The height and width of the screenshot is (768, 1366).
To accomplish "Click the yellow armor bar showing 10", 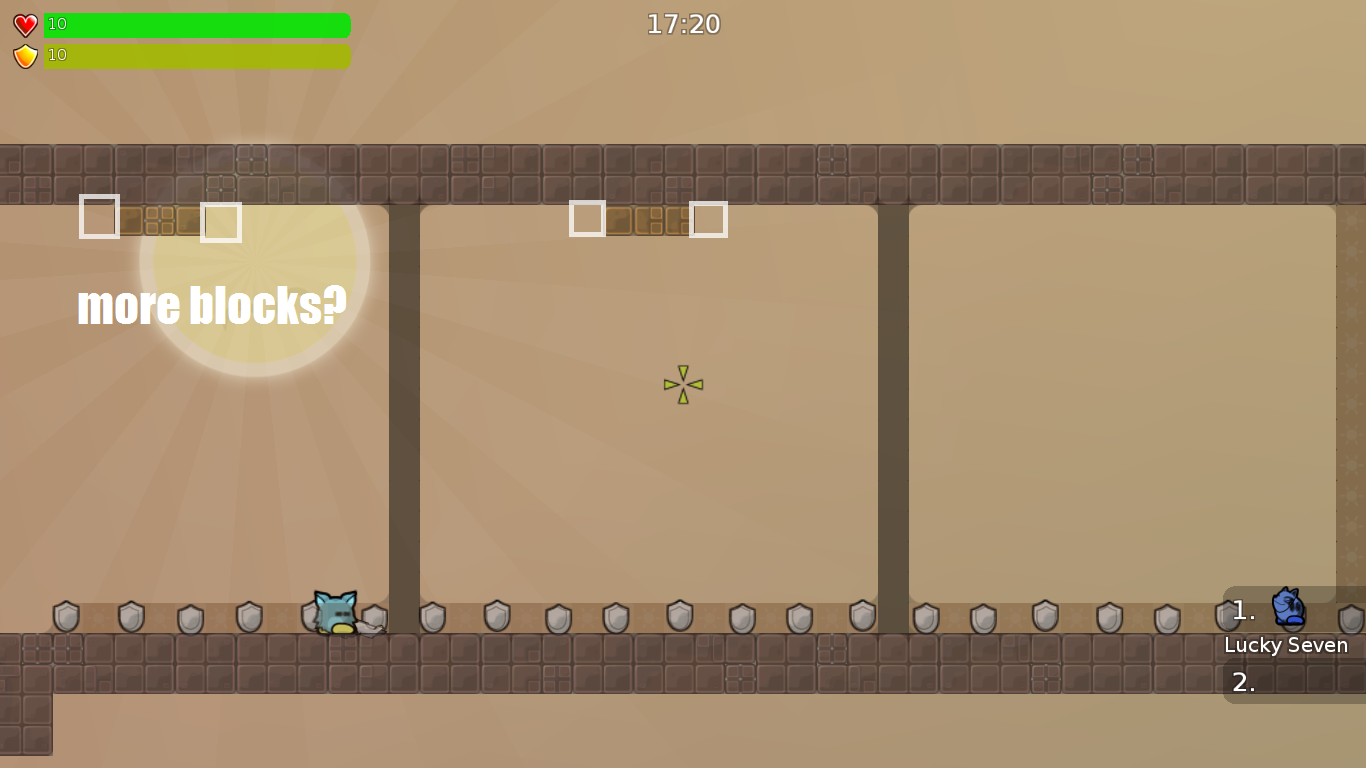I will (197, 56).
